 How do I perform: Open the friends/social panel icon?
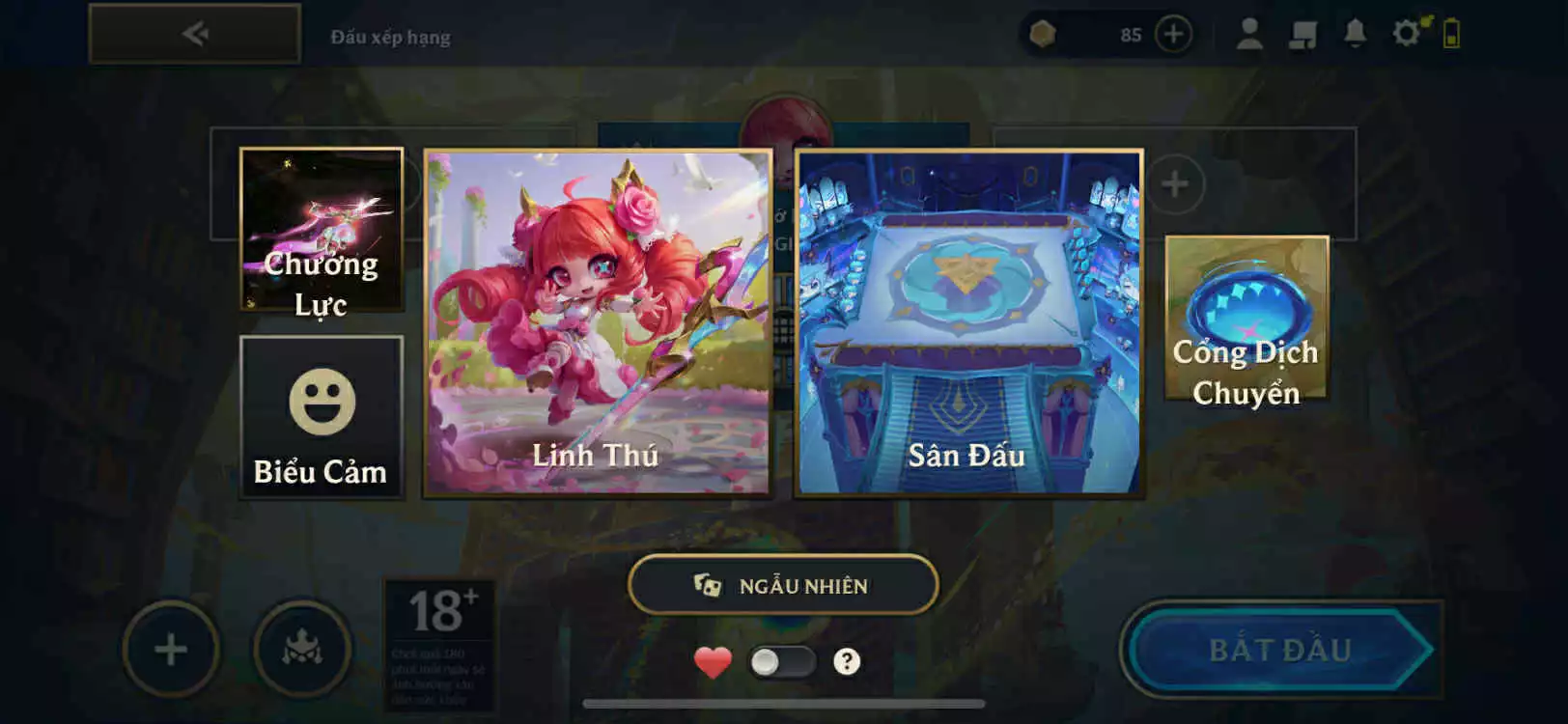(1304, 32)
